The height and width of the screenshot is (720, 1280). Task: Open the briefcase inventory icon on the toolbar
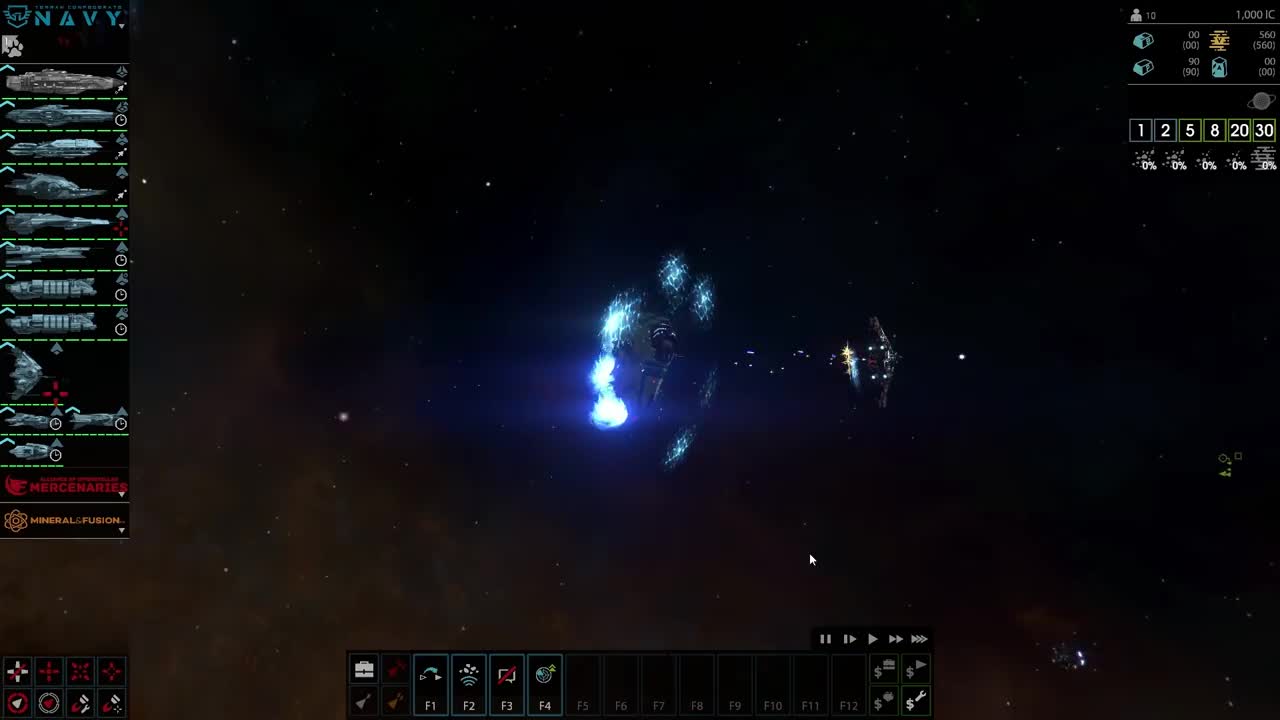364,668
